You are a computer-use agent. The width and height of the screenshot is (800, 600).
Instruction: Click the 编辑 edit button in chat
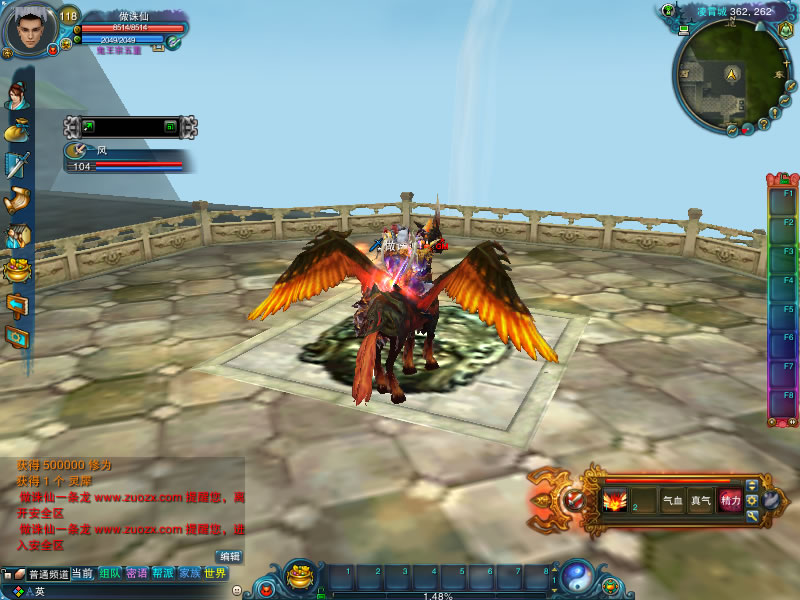click(230, 556)
